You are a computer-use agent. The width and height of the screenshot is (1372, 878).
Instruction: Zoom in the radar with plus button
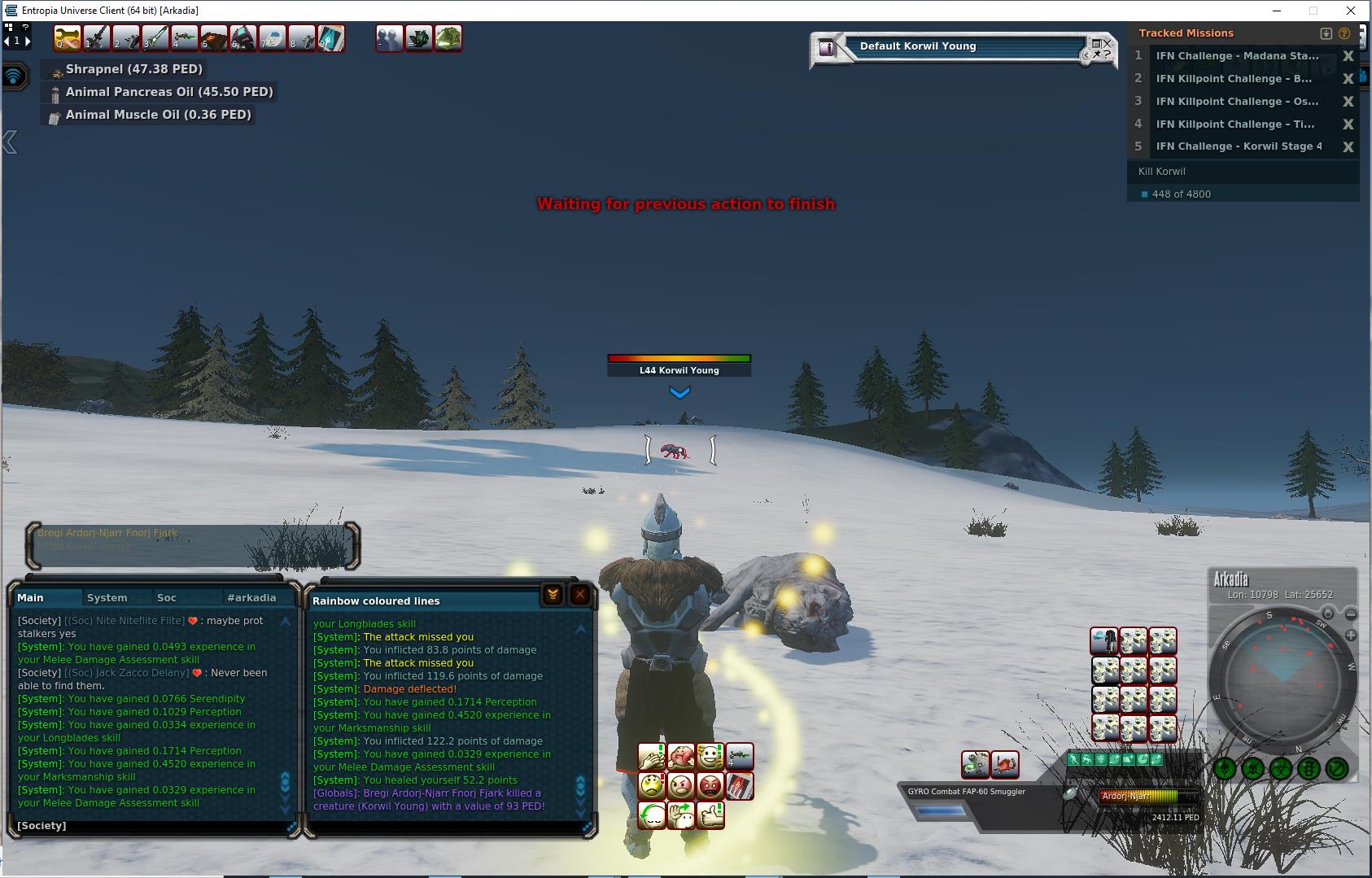pyautogui.click(x=1351, y=635)
